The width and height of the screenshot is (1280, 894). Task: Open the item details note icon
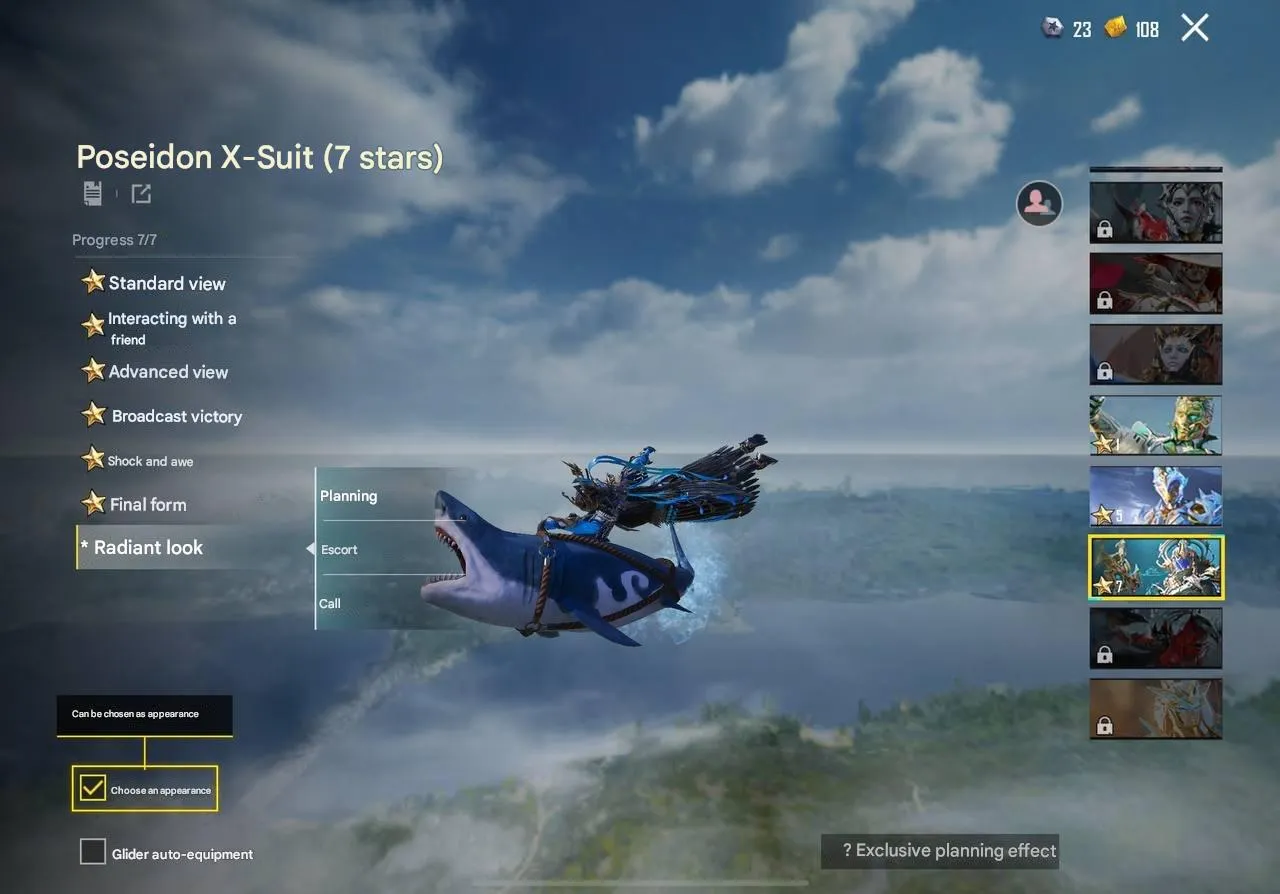point(92,193)
